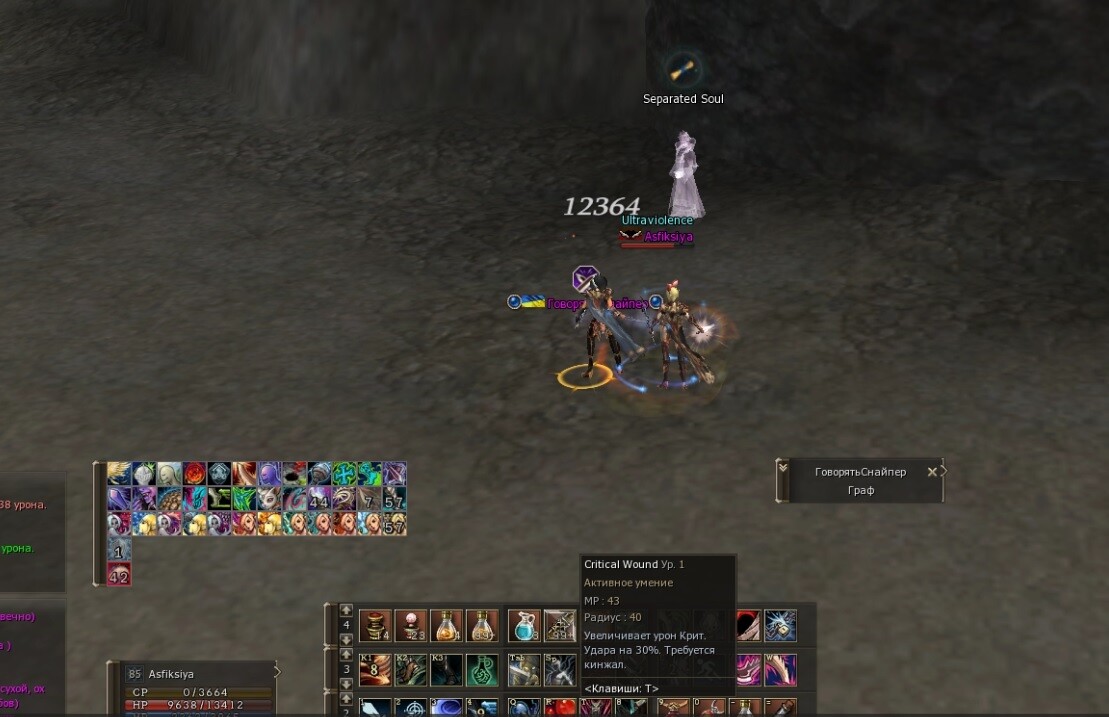The height and width of the screenshot is (717, 1109).
Task: Activate the K1 hotbar skill
Action: 375,669
